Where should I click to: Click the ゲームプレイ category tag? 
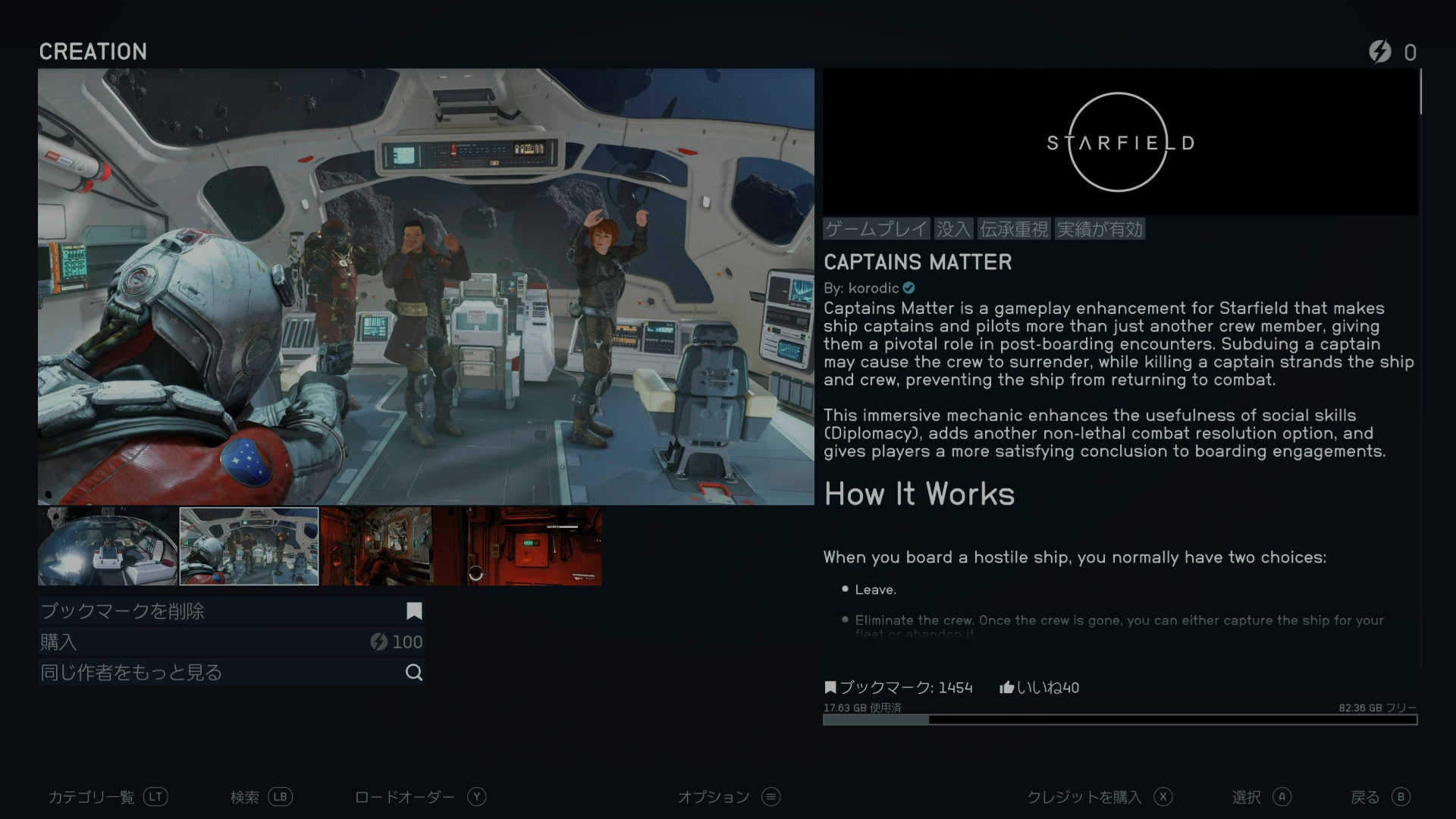point(877,229)
